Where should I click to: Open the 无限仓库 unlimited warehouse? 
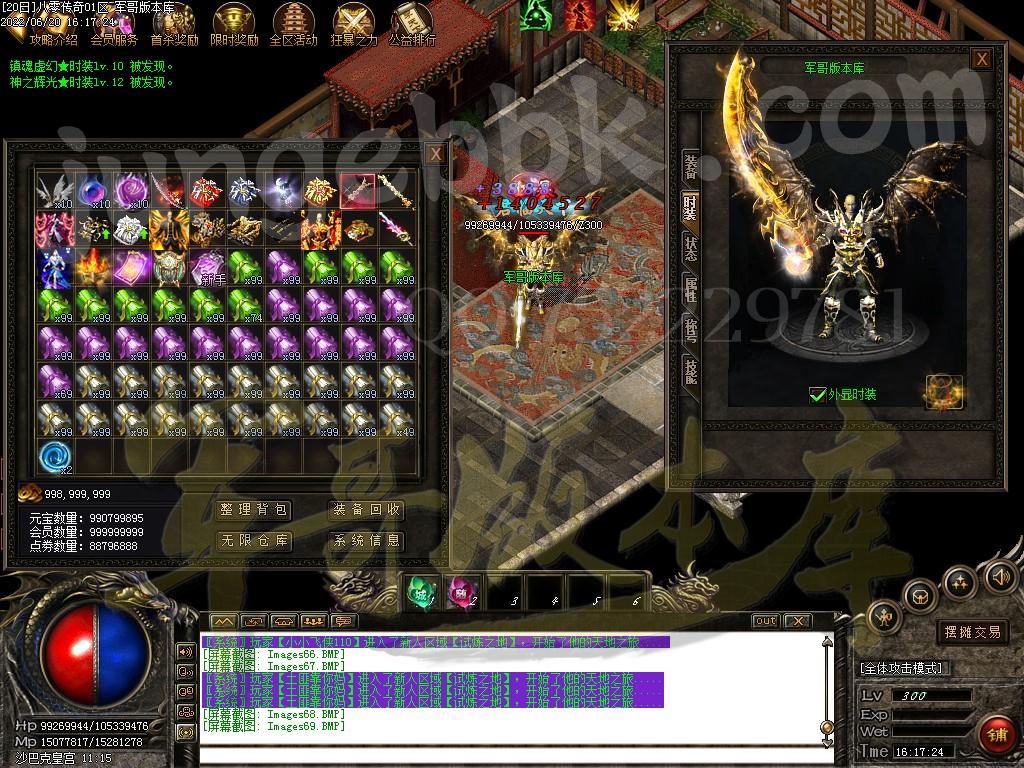pos(254,541)
